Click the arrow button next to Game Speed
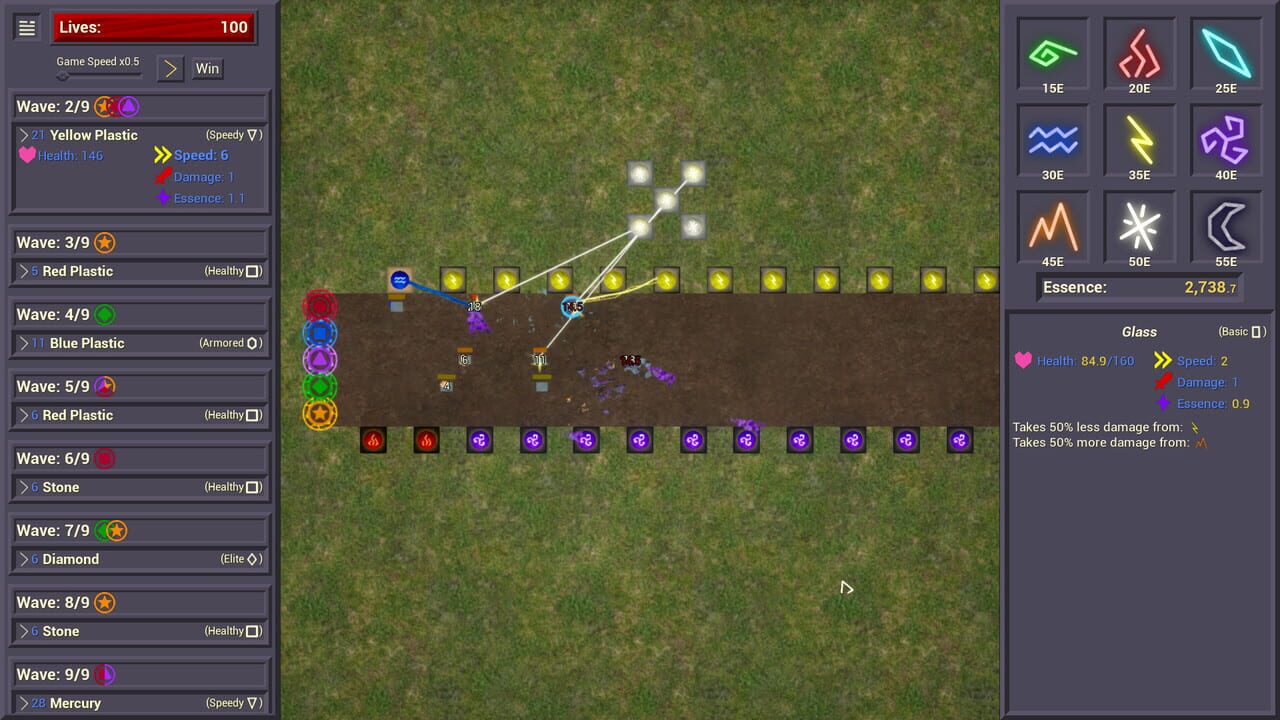1280x720 pixels. pos(170,69)
